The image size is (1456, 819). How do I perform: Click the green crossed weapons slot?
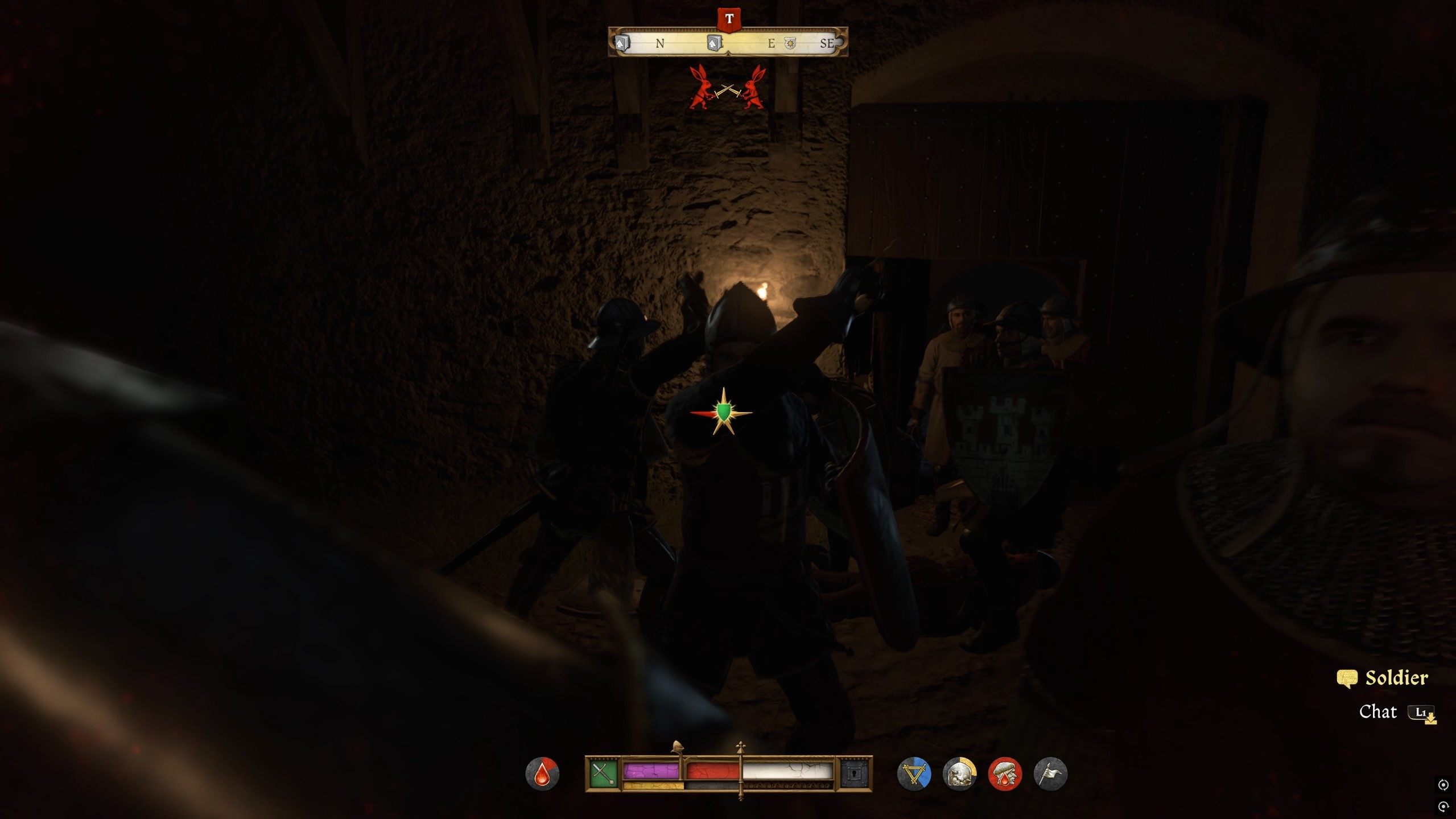tap(603, 773)
